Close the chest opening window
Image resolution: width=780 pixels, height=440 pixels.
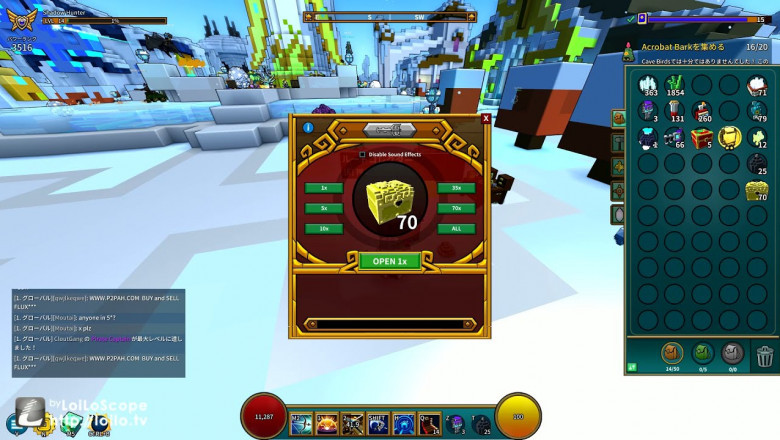pyautogui.click(x=486, y=118)
